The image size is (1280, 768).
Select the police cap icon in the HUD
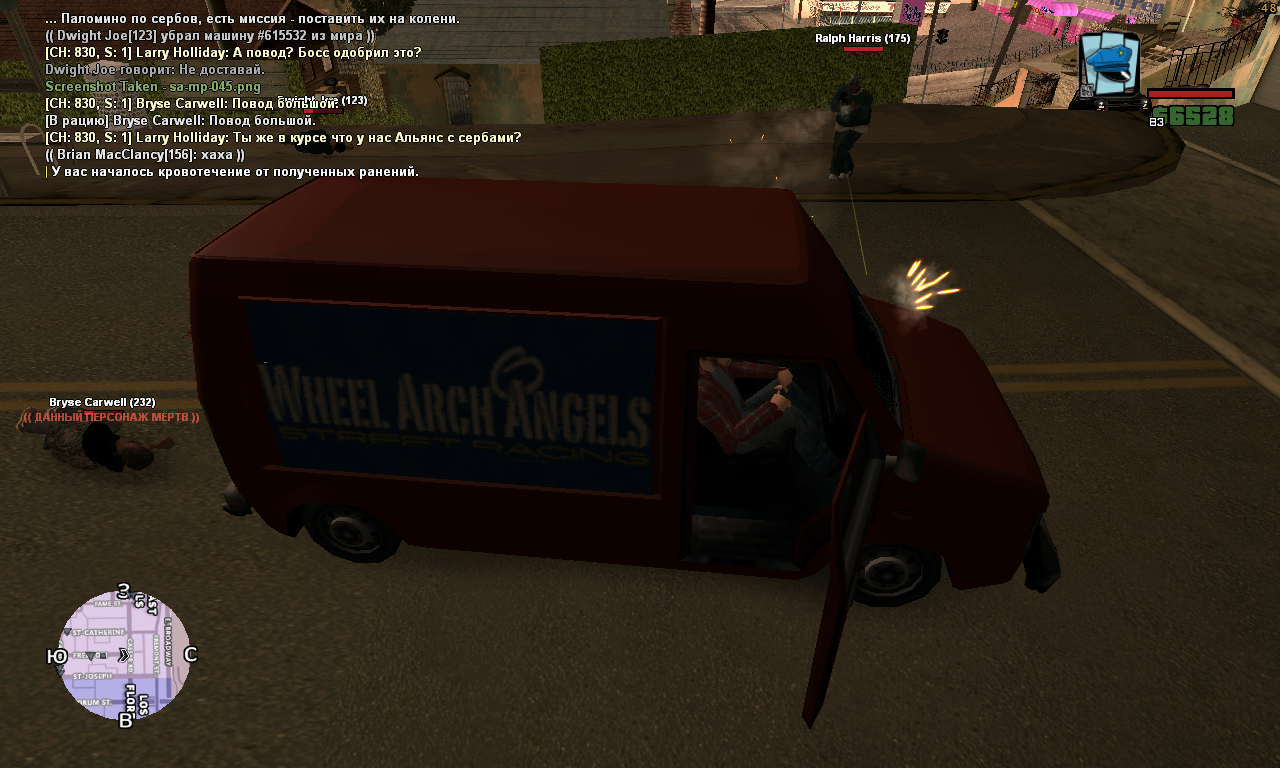point(1110,65)
